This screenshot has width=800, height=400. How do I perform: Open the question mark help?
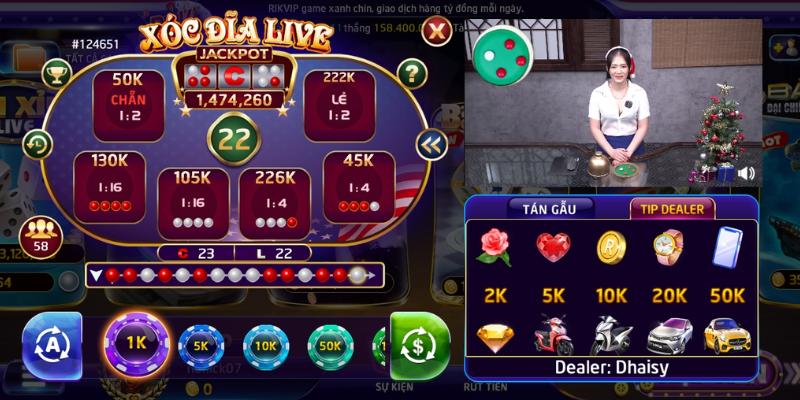(412, 72)
